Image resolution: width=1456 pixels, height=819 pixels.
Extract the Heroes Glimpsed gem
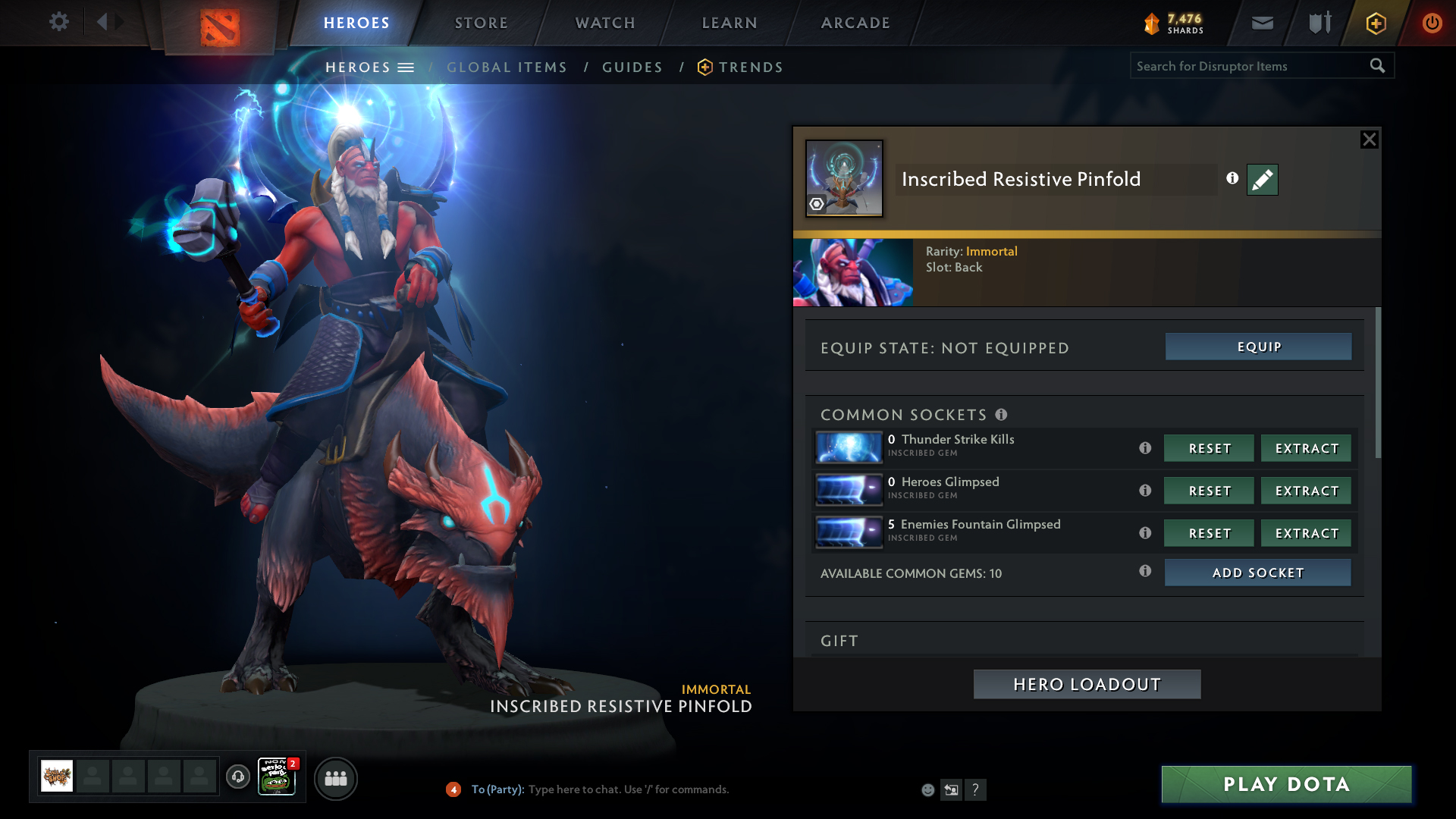1306,491
